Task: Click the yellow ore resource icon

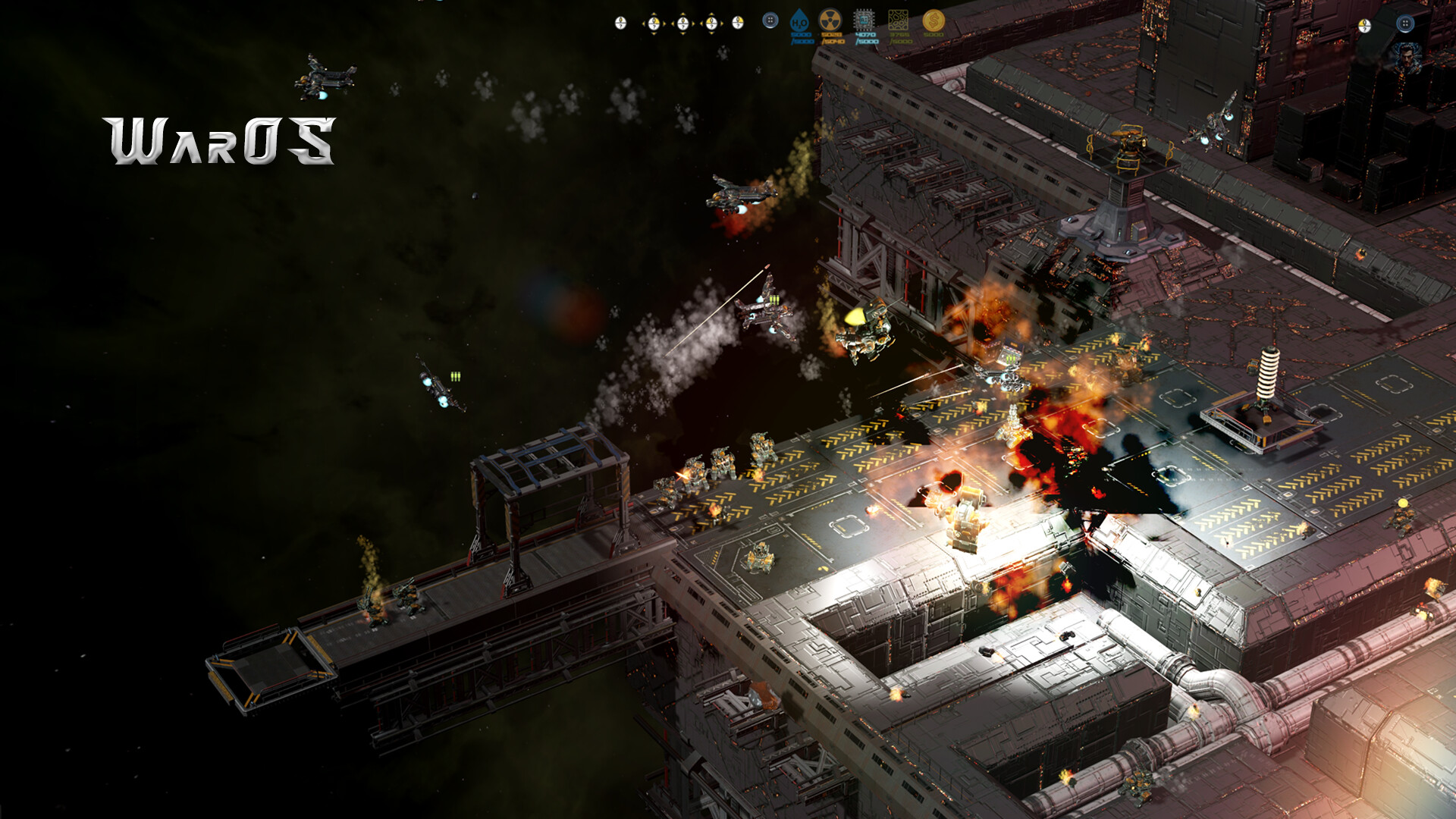Action: point(898,20)
